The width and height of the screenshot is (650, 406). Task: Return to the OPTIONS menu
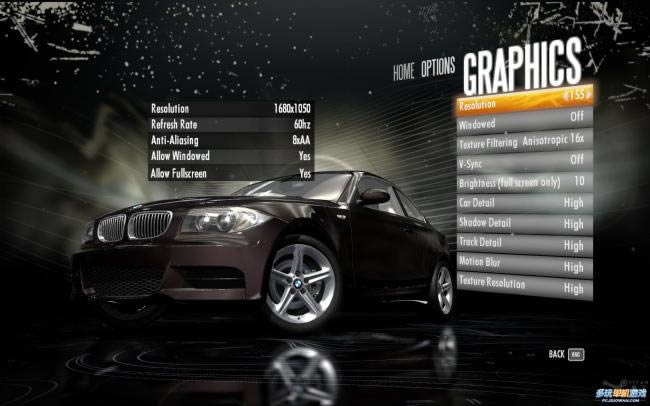(x=438, y=68)
